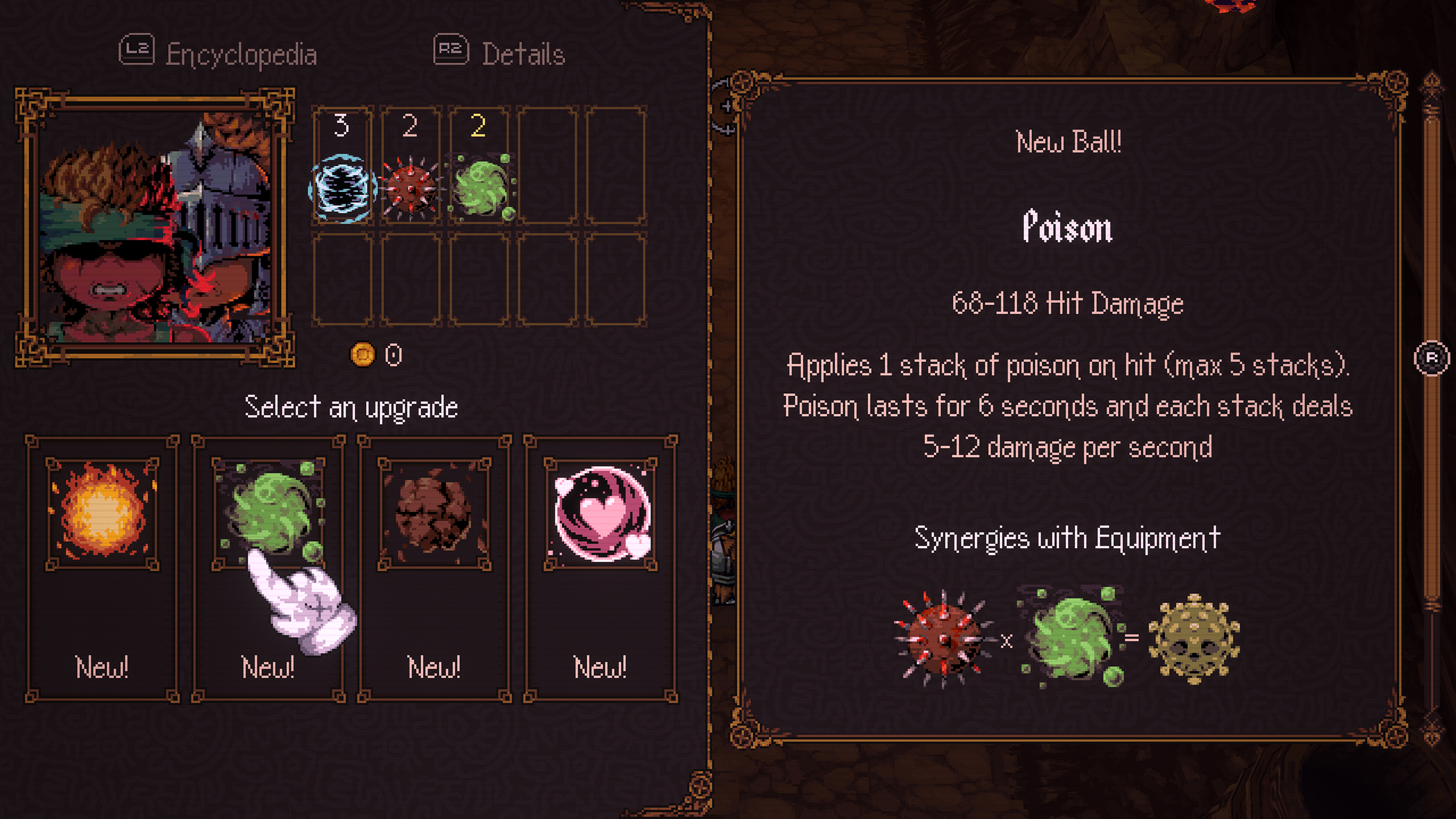Click the scrollbar beside the Poison description

[x=1432, y=358]
